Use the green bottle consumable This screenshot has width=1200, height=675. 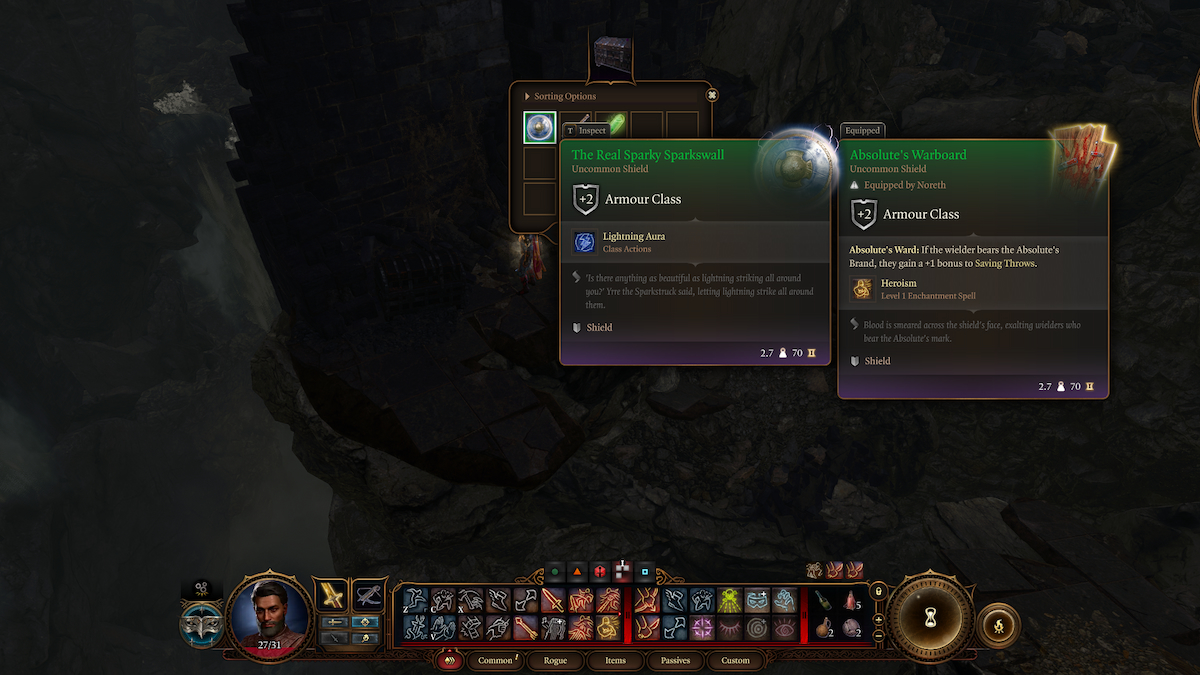(821, 600)
